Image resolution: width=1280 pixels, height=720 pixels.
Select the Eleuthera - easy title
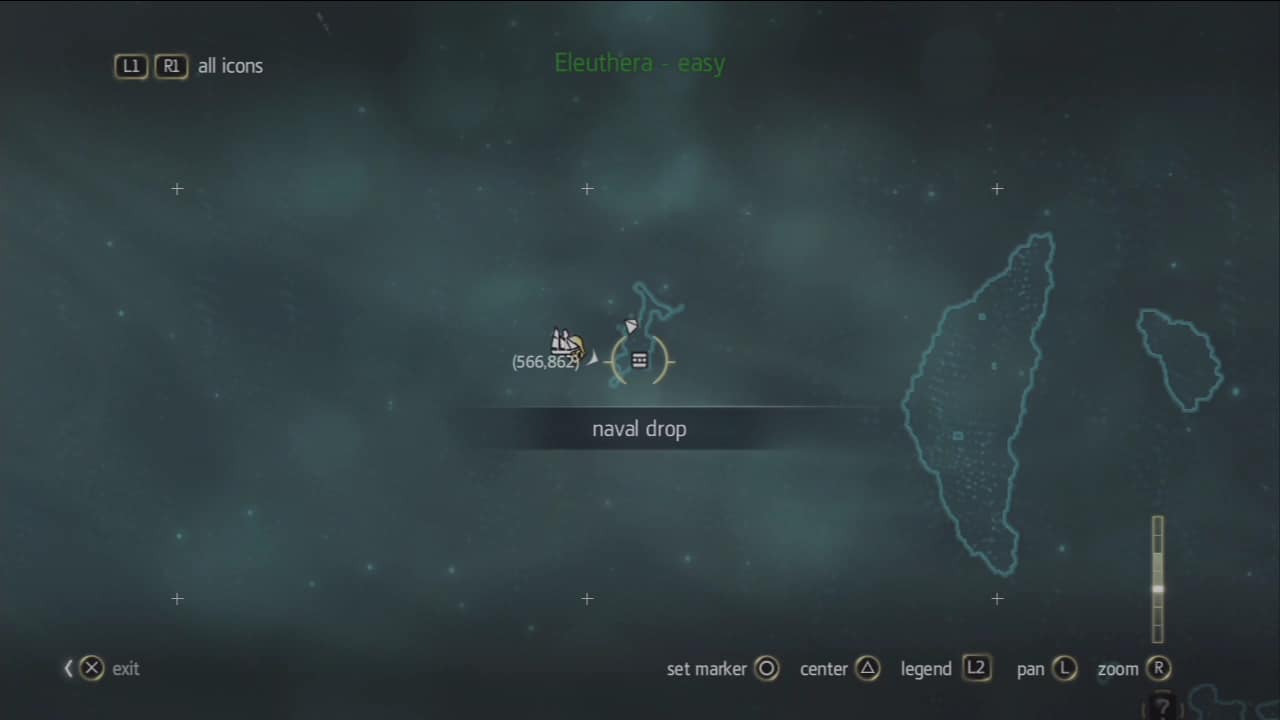click(639, 62)
